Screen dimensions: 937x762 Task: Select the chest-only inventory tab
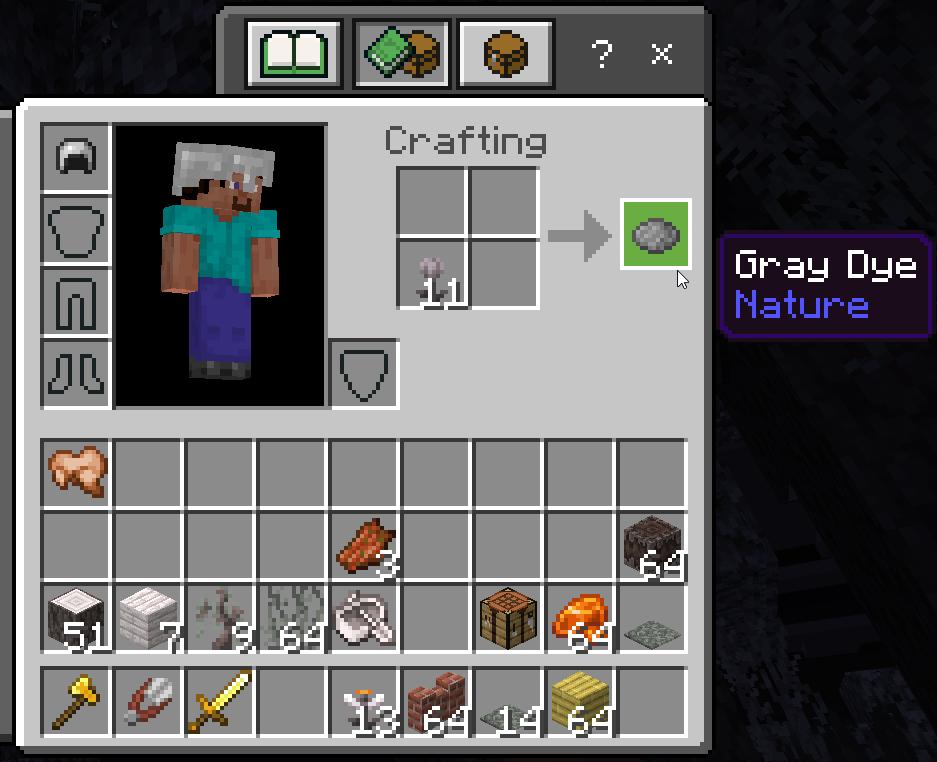tap(506, 54)
